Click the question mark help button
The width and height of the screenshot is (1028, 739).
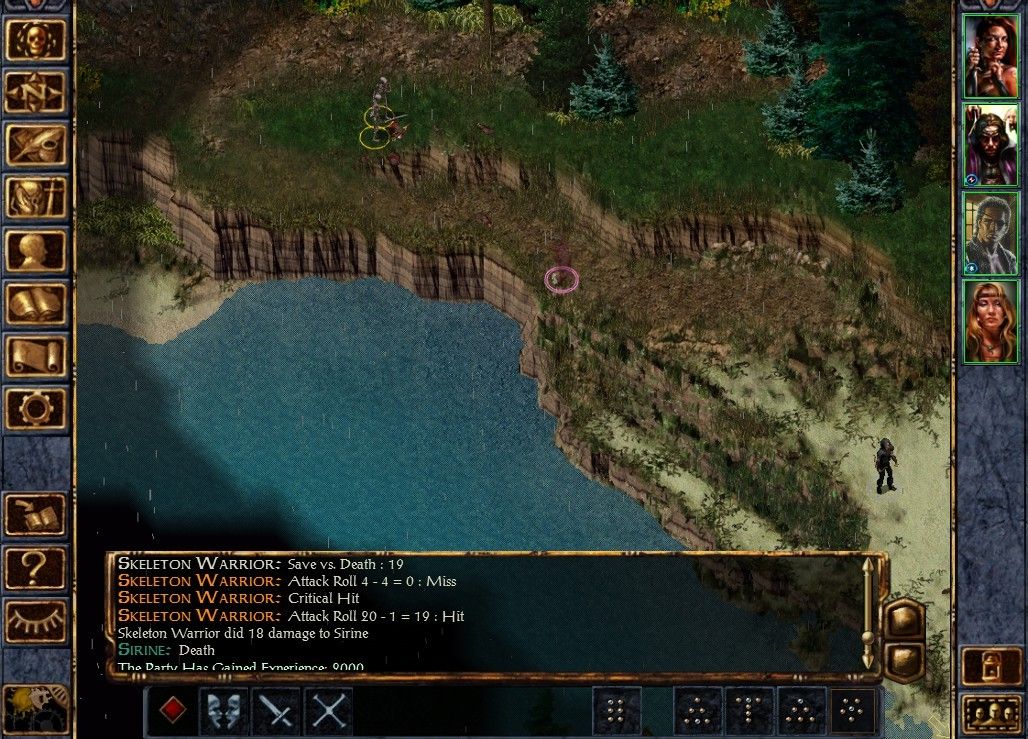click(36, 568)
